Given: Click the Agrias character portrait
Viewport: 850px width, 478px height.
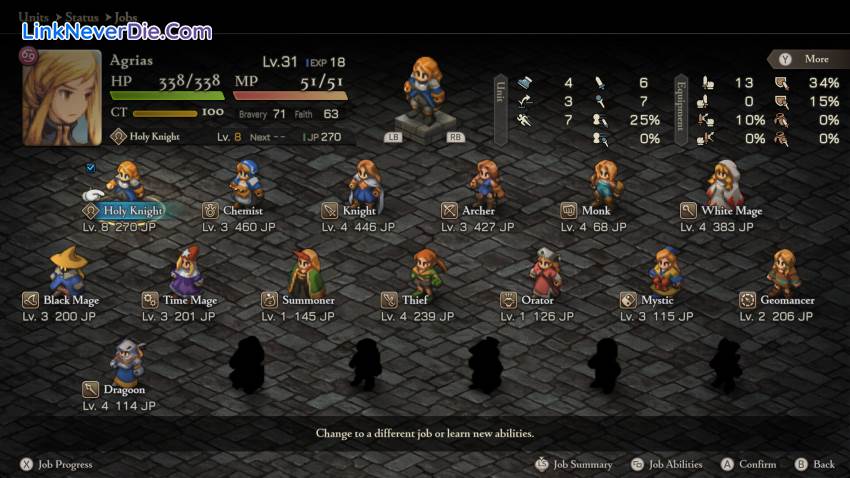Looking at the screenshot, I should [62, 100].
